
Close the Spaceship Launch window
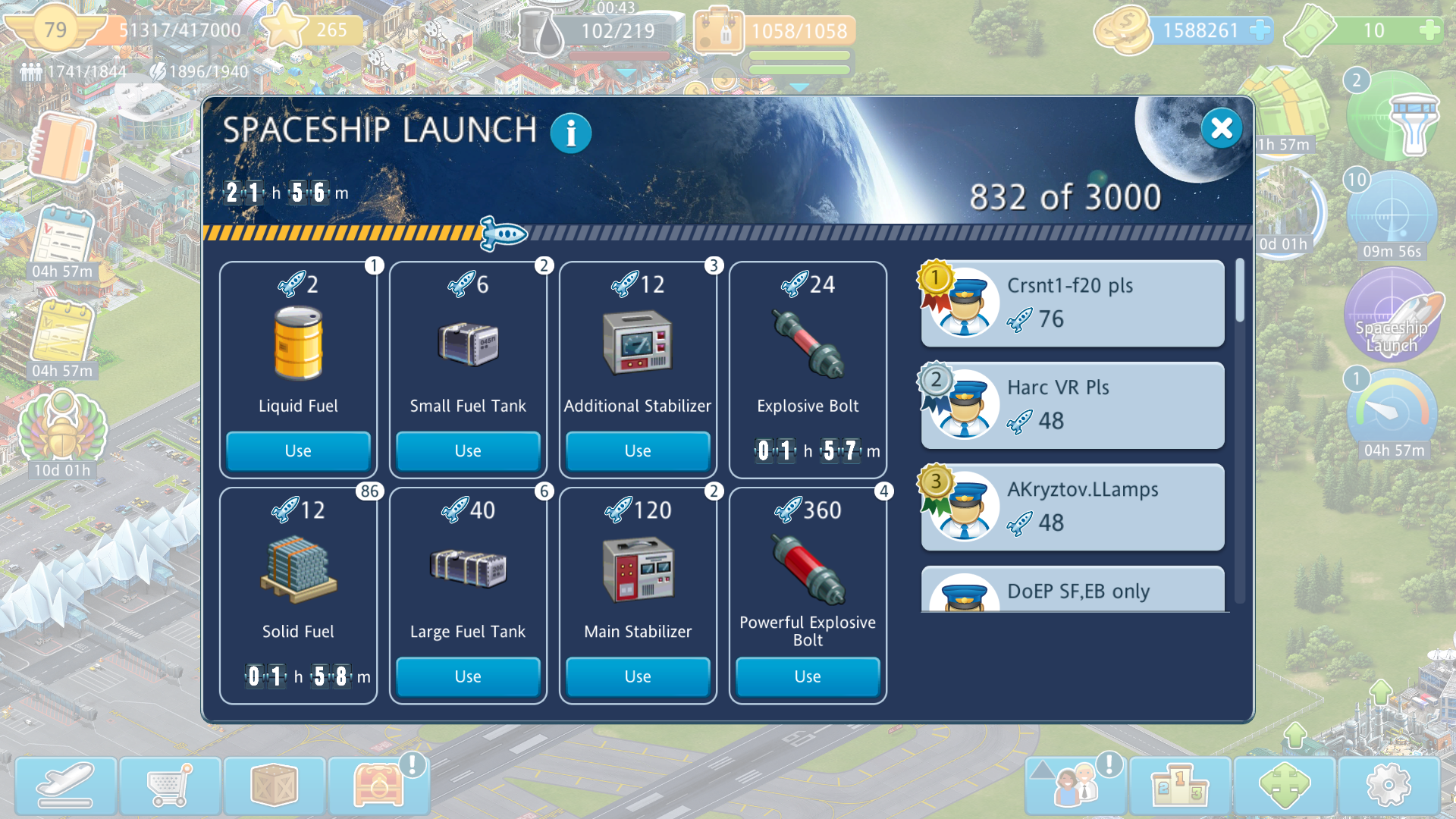1221,128
